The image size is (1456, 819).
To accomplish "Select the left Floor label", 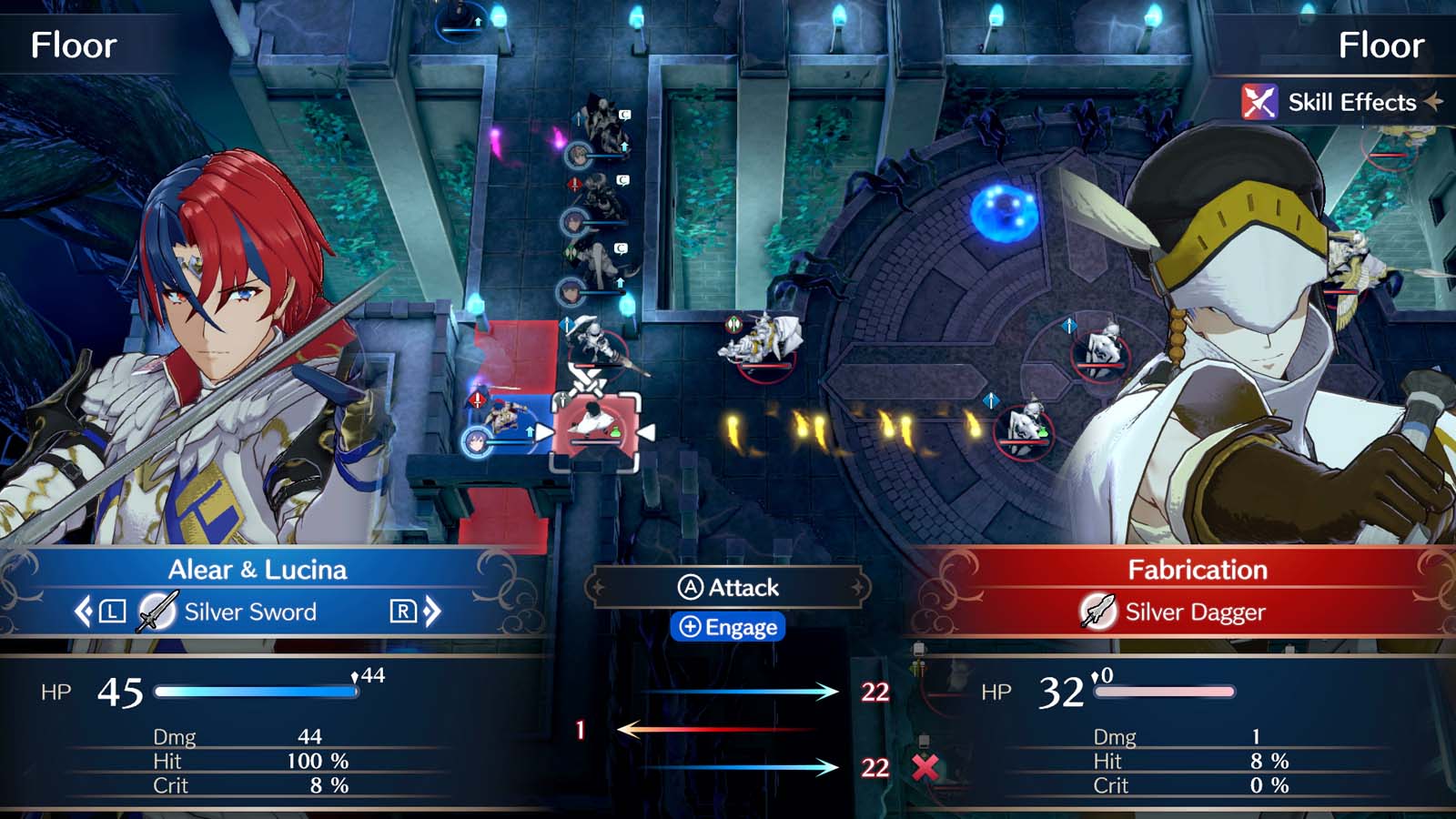I will pyautogui.click(x=74, y=44).
